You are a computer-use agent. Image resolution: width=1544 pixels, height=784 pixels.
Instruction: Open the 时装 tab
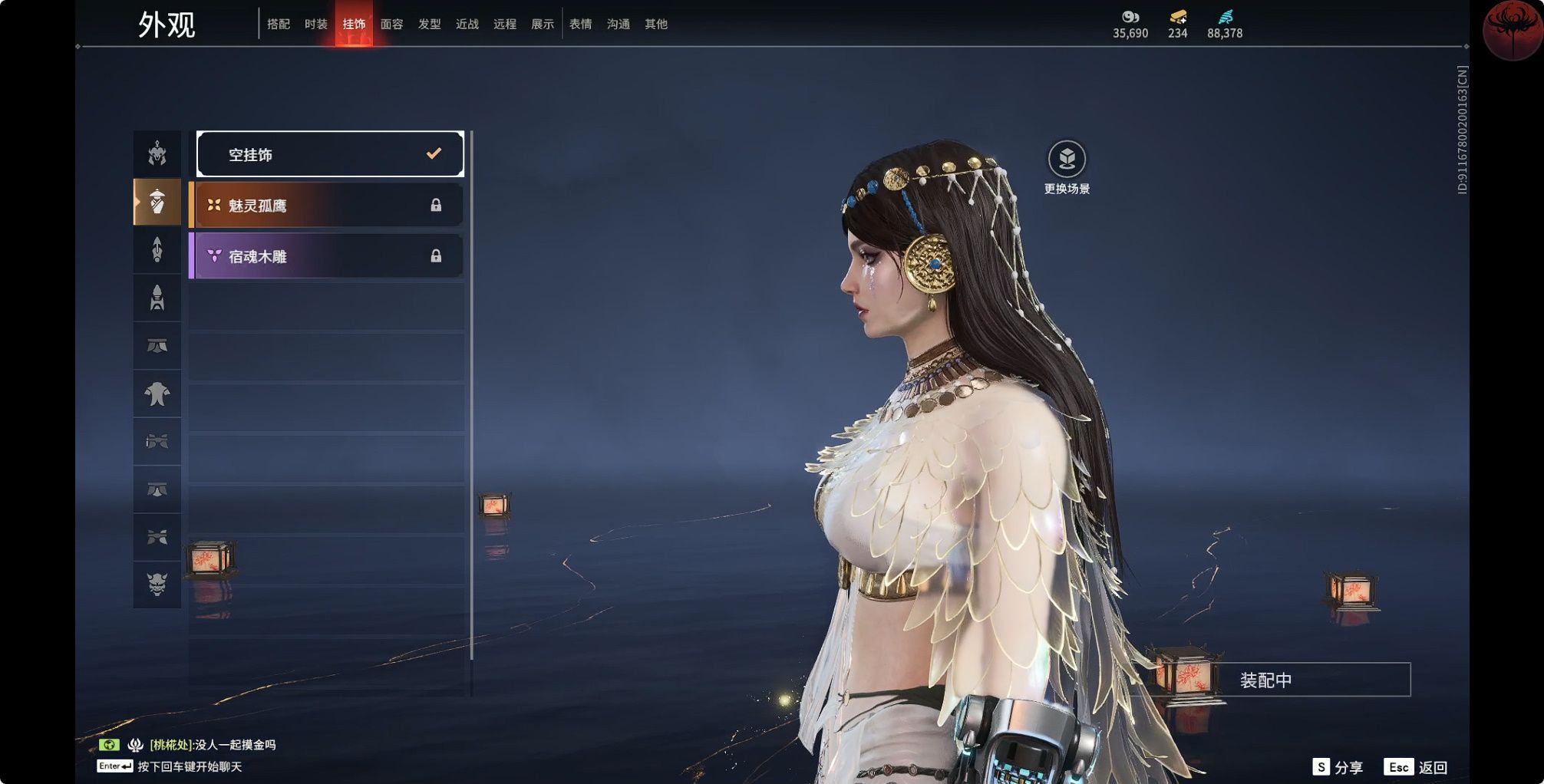click(316, 25)
